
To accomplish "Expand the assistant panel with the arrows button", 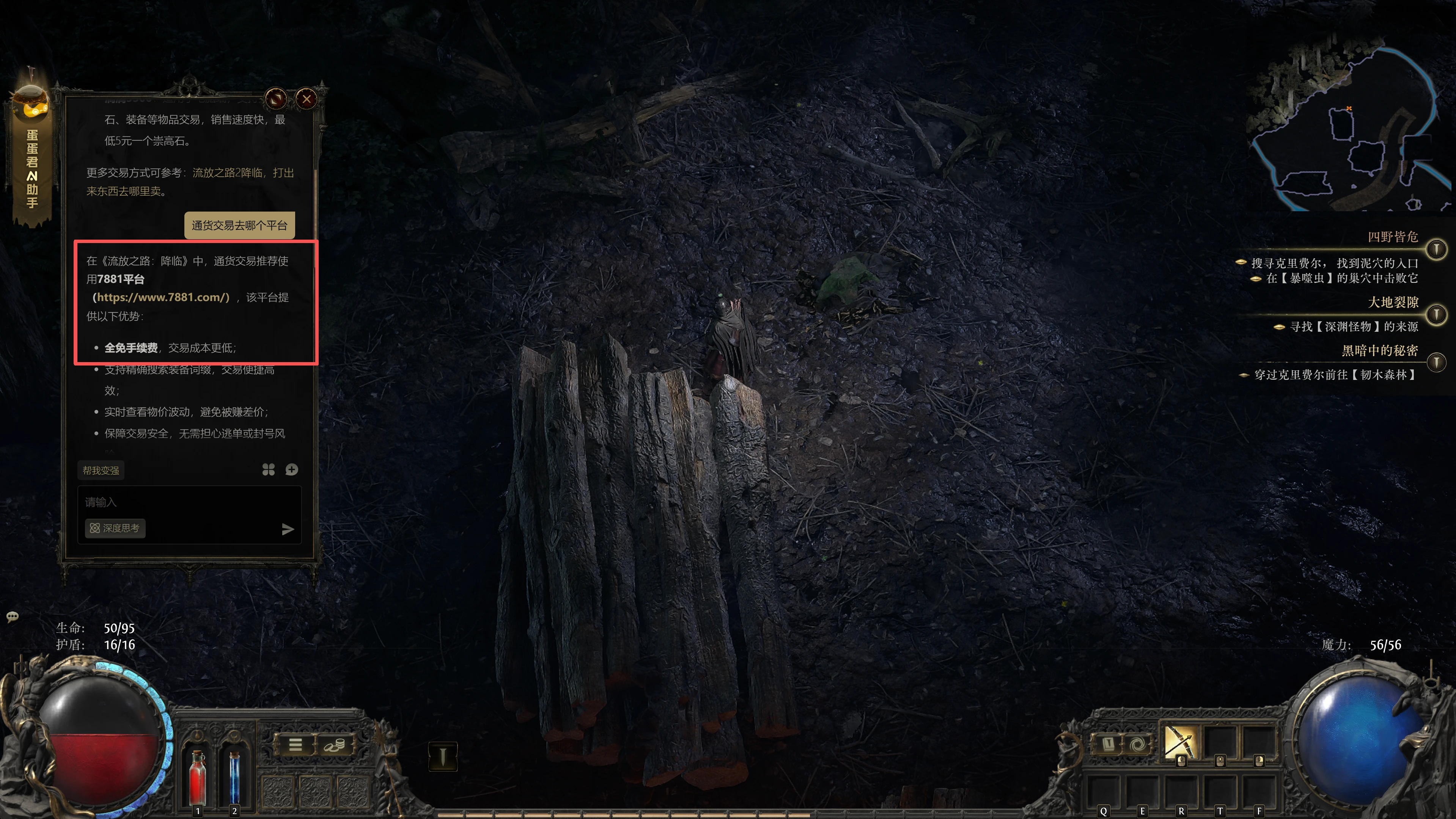I will (x=277, y=99).
